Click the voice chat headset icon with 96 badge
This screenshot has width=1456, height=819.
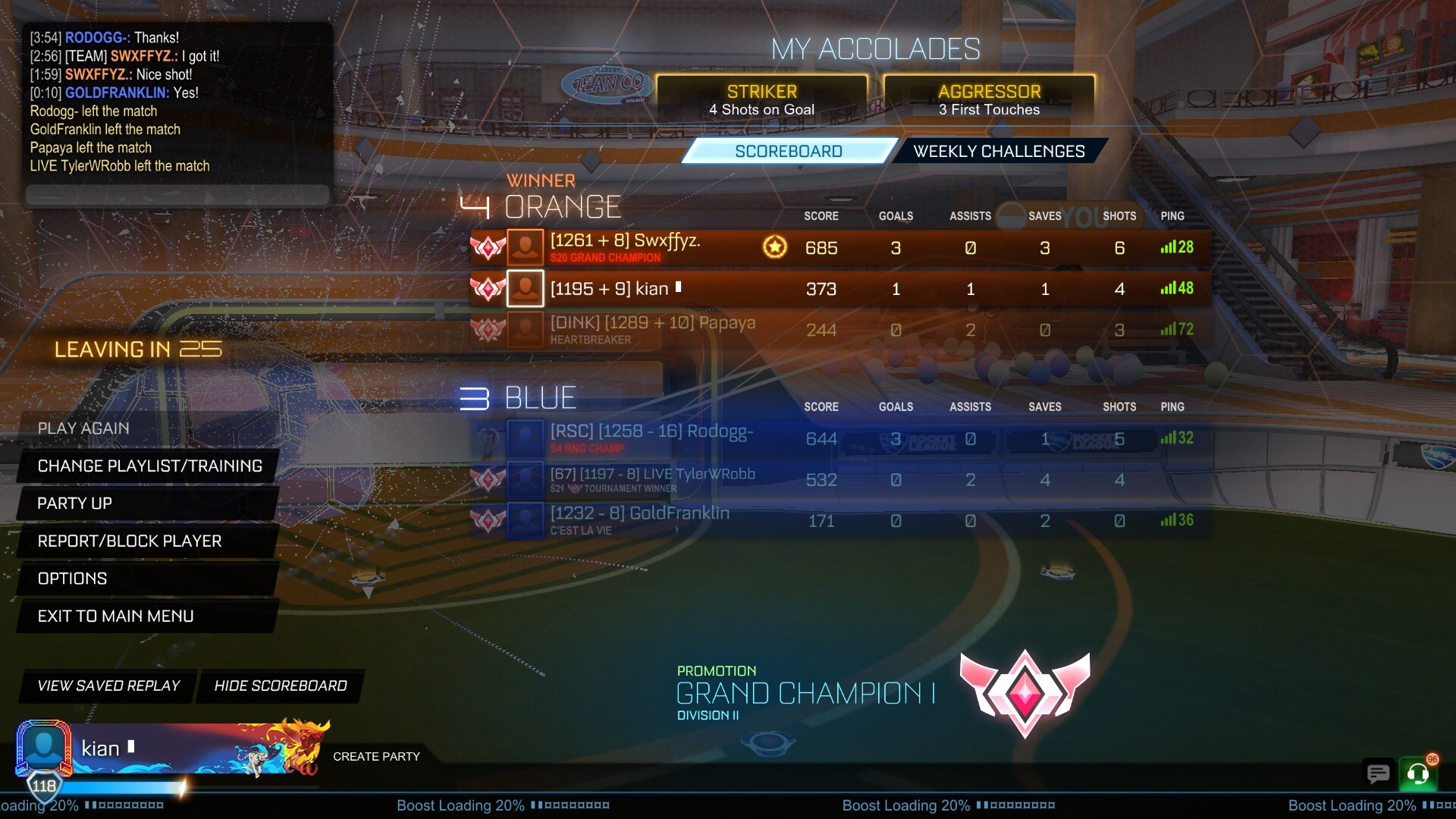[1417, 774]
